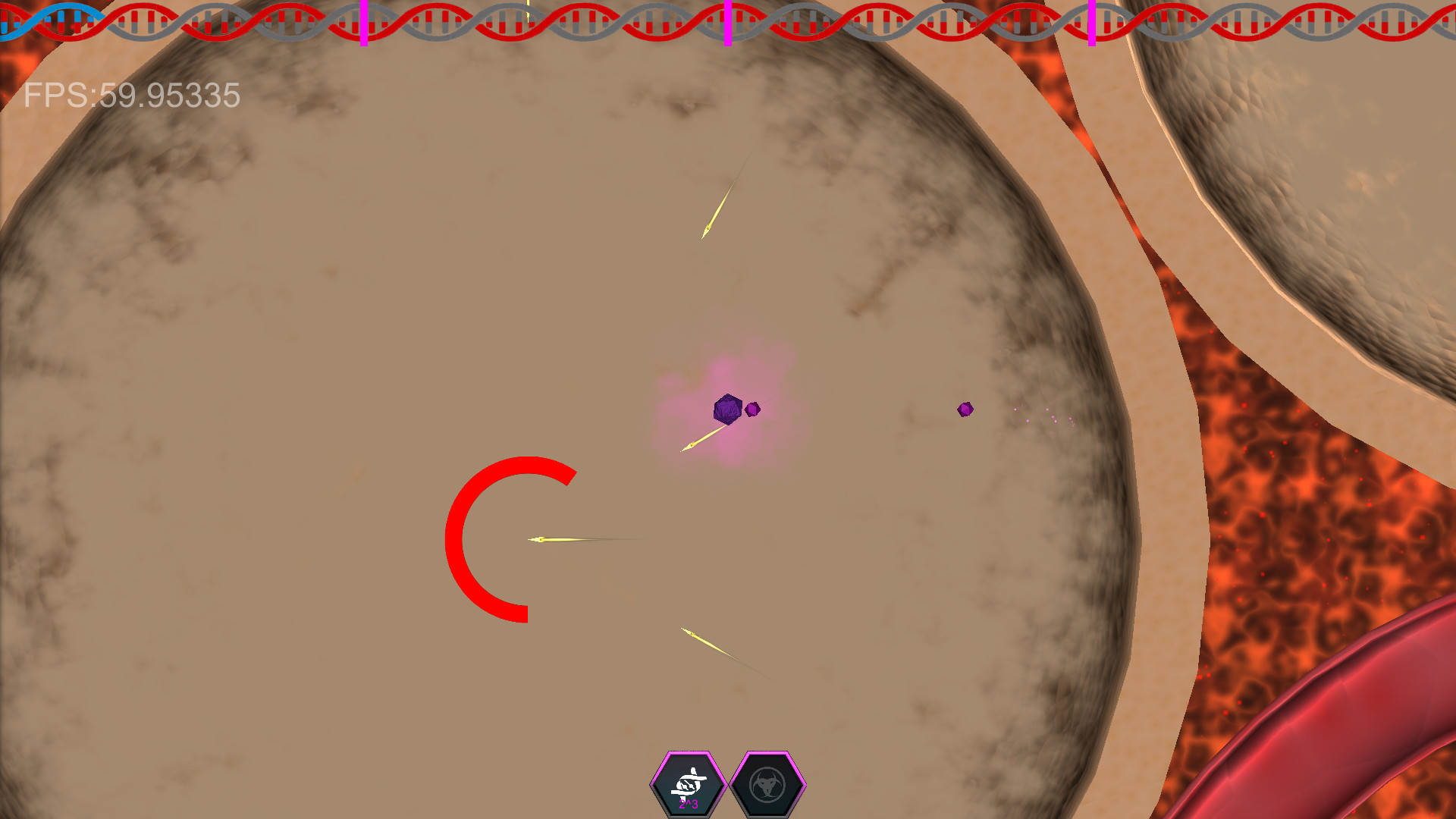Select the small purple virus beside the large one
Image resolution: width=1456 pixels, height=819 pixels.
pos(752,409)
